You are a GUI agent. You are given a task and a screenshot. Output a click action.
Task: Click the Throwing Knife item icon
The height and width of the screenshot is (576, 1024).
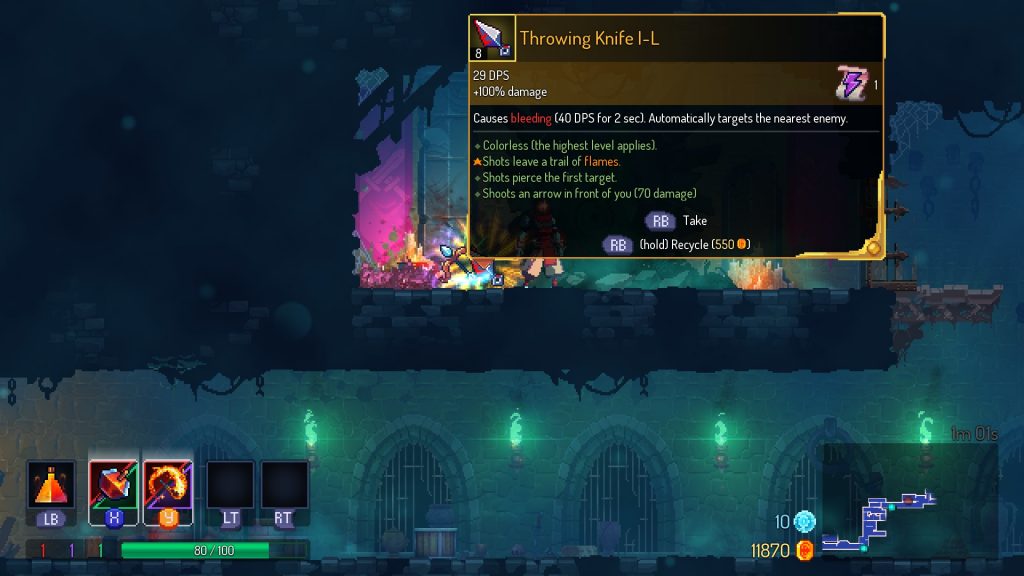(x=492, y=39)
